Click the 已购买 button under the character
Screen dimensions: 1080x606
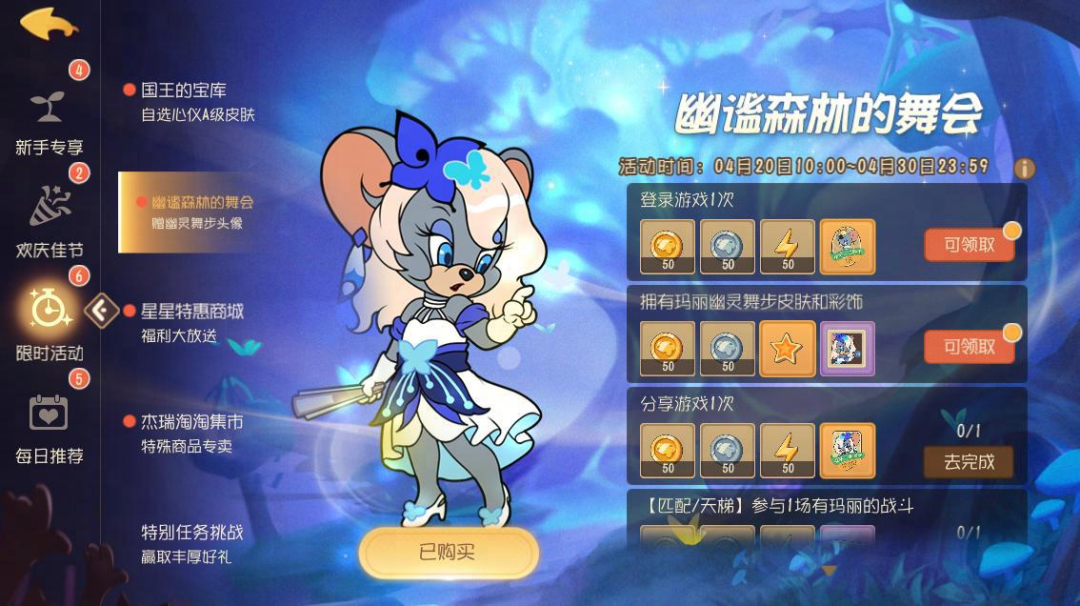(x=448, y=552)
